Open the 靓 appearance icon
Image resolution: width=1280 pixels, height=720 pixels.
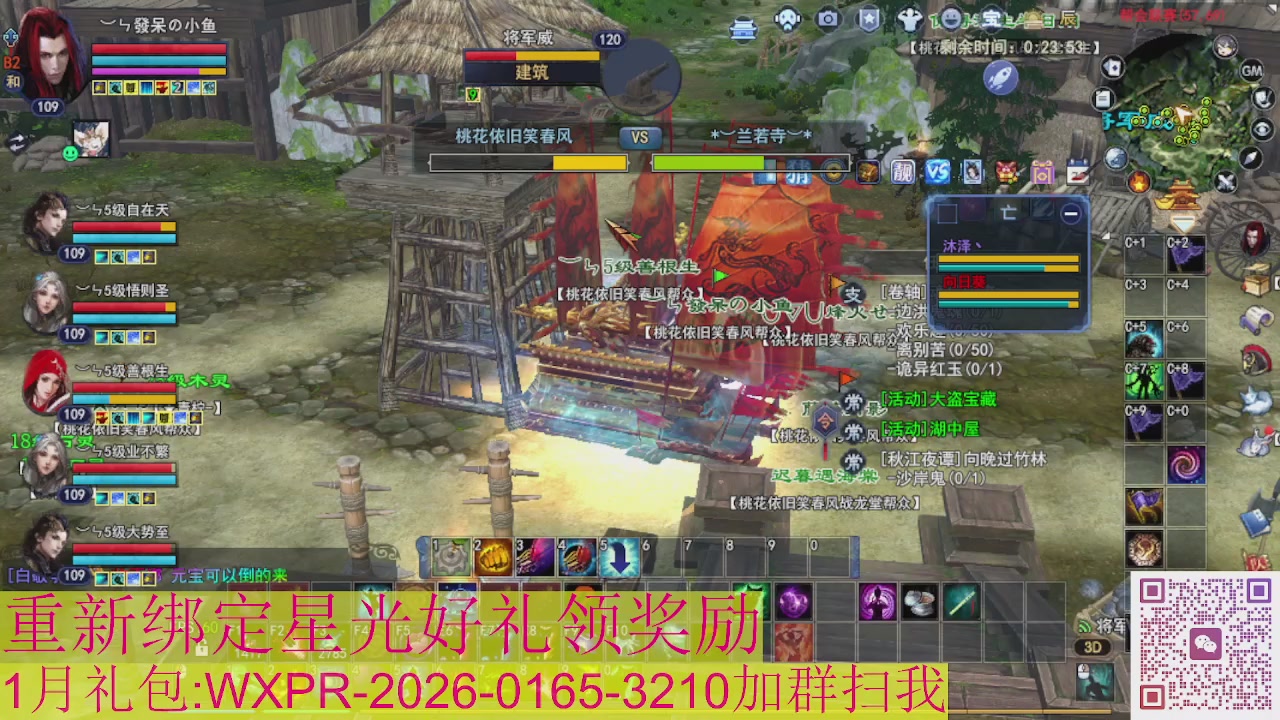point(901,171)
